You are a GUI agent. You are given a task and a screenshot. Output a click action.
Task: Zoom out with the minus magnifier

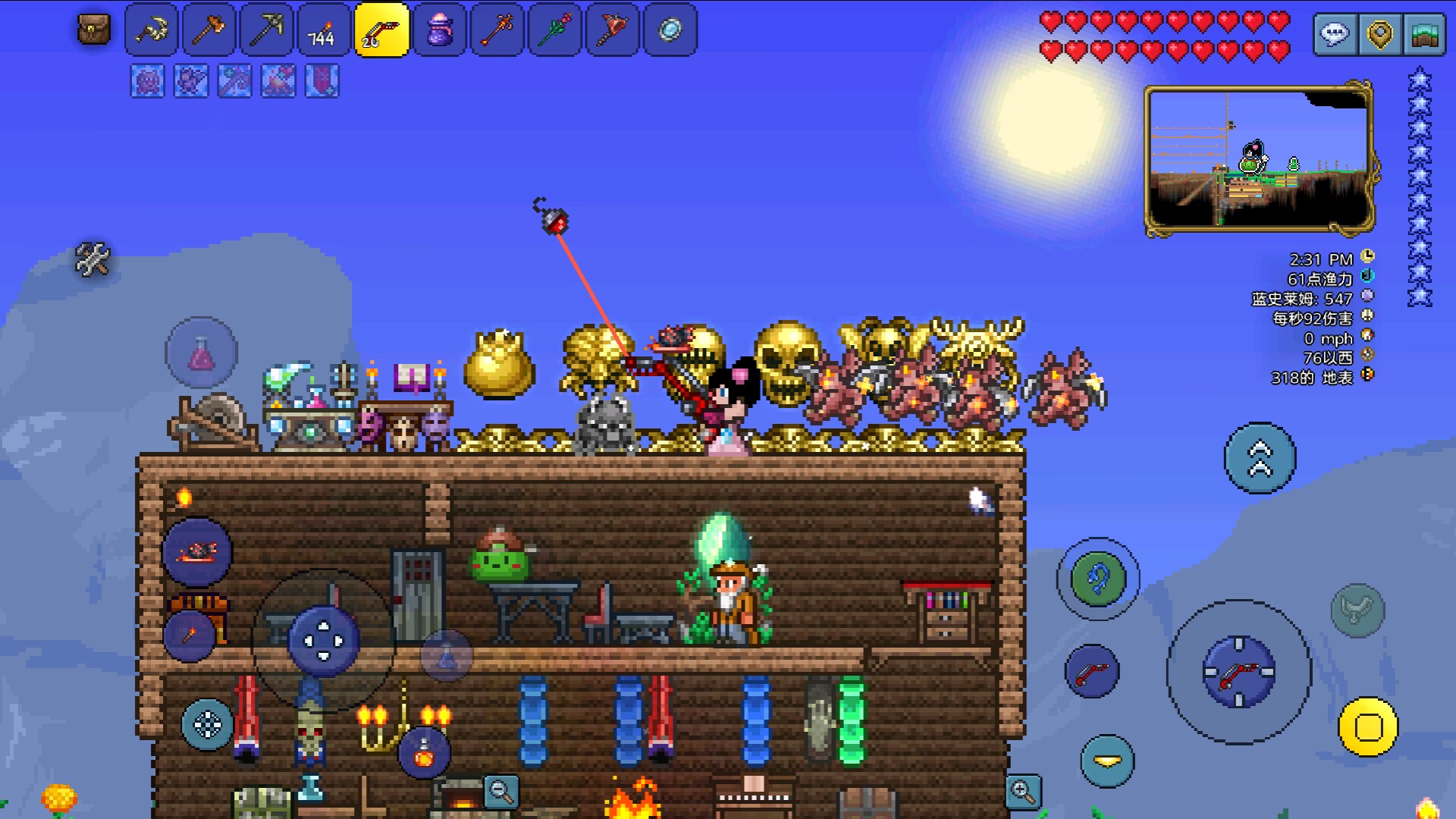pos(501,792)
